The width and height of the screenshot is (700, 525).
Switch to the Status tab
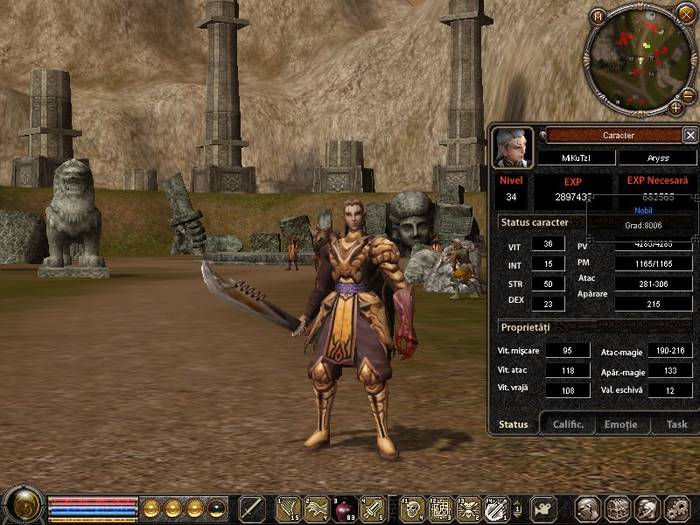click(513, 424)
